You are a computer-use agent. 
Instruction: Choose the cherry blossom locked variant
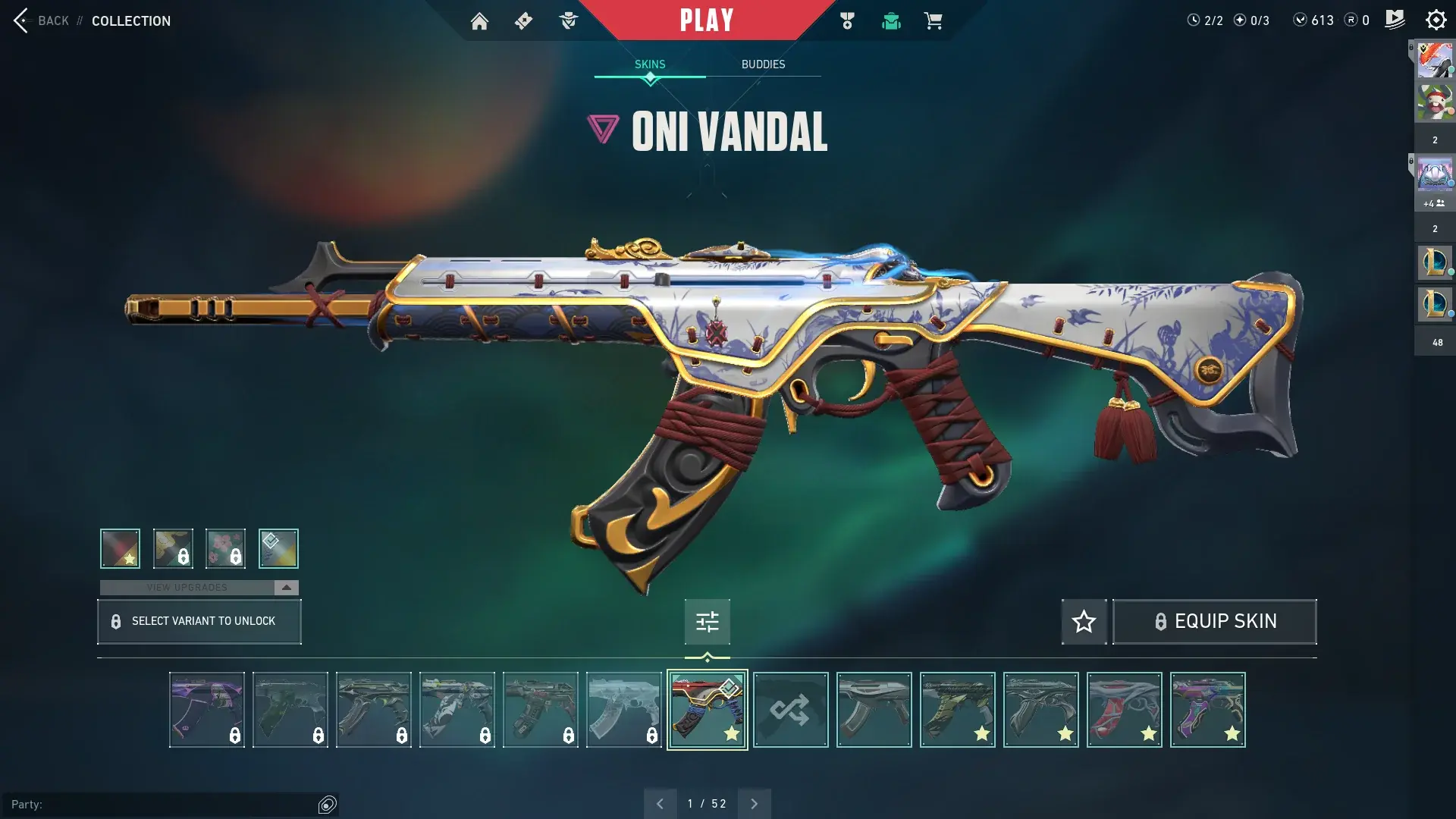pos(225,548)
